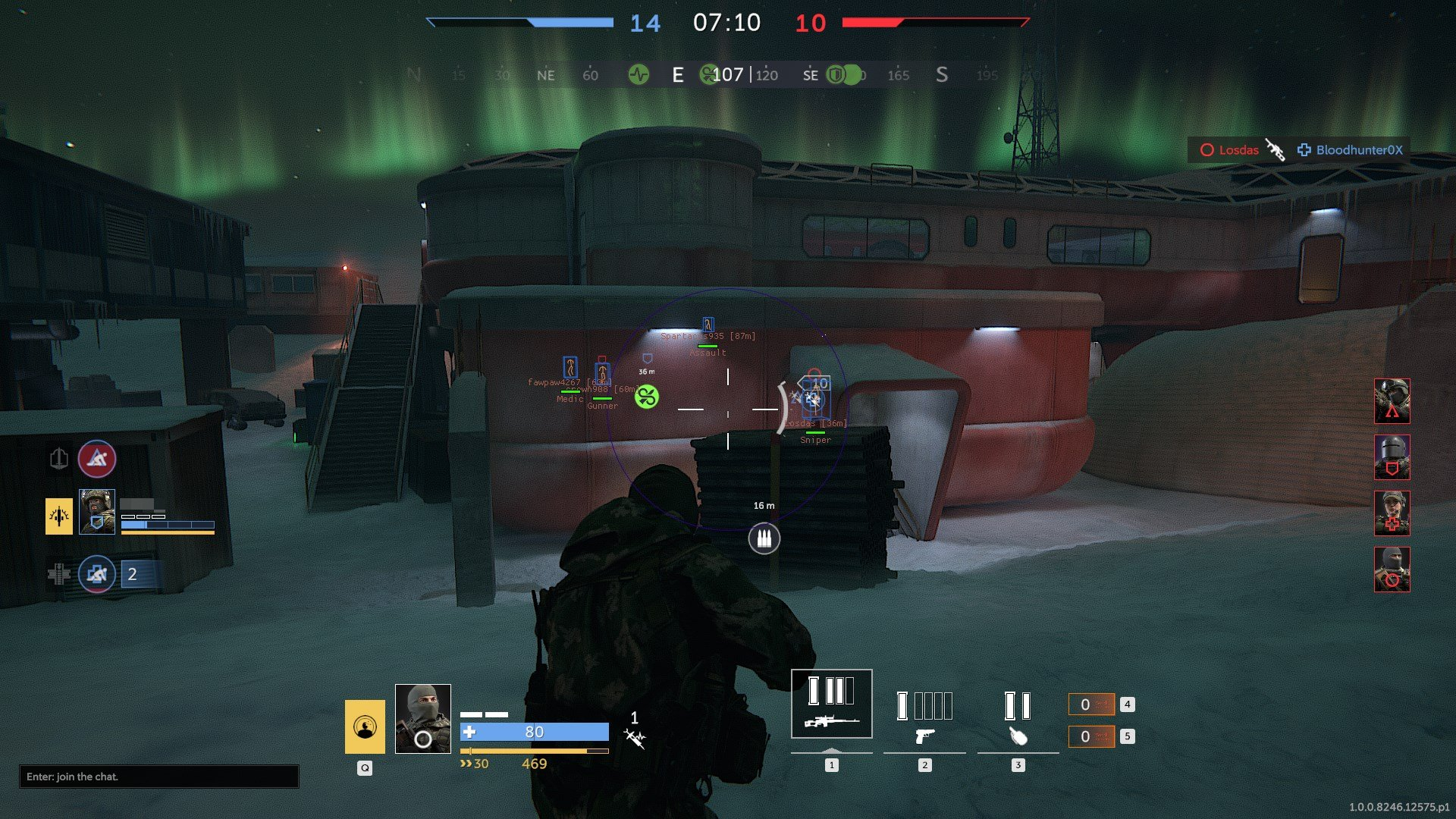Open the squadmate portrait with helmet

pyautogui.click(x=97, y=512)
